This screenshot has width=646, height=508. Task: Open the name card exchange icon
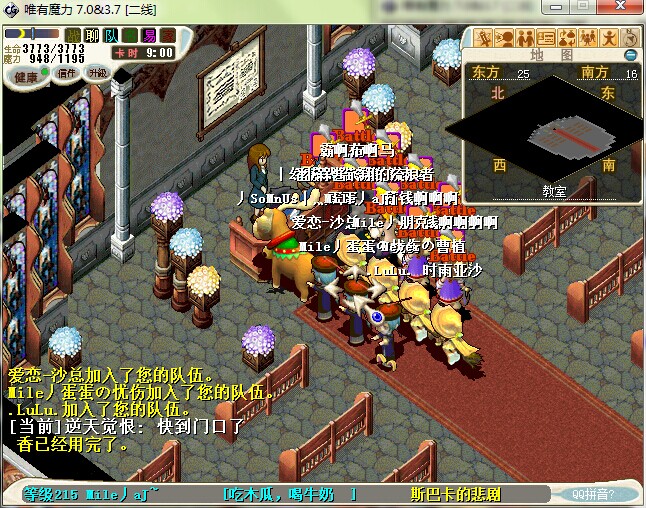click(x=546, y=39)
